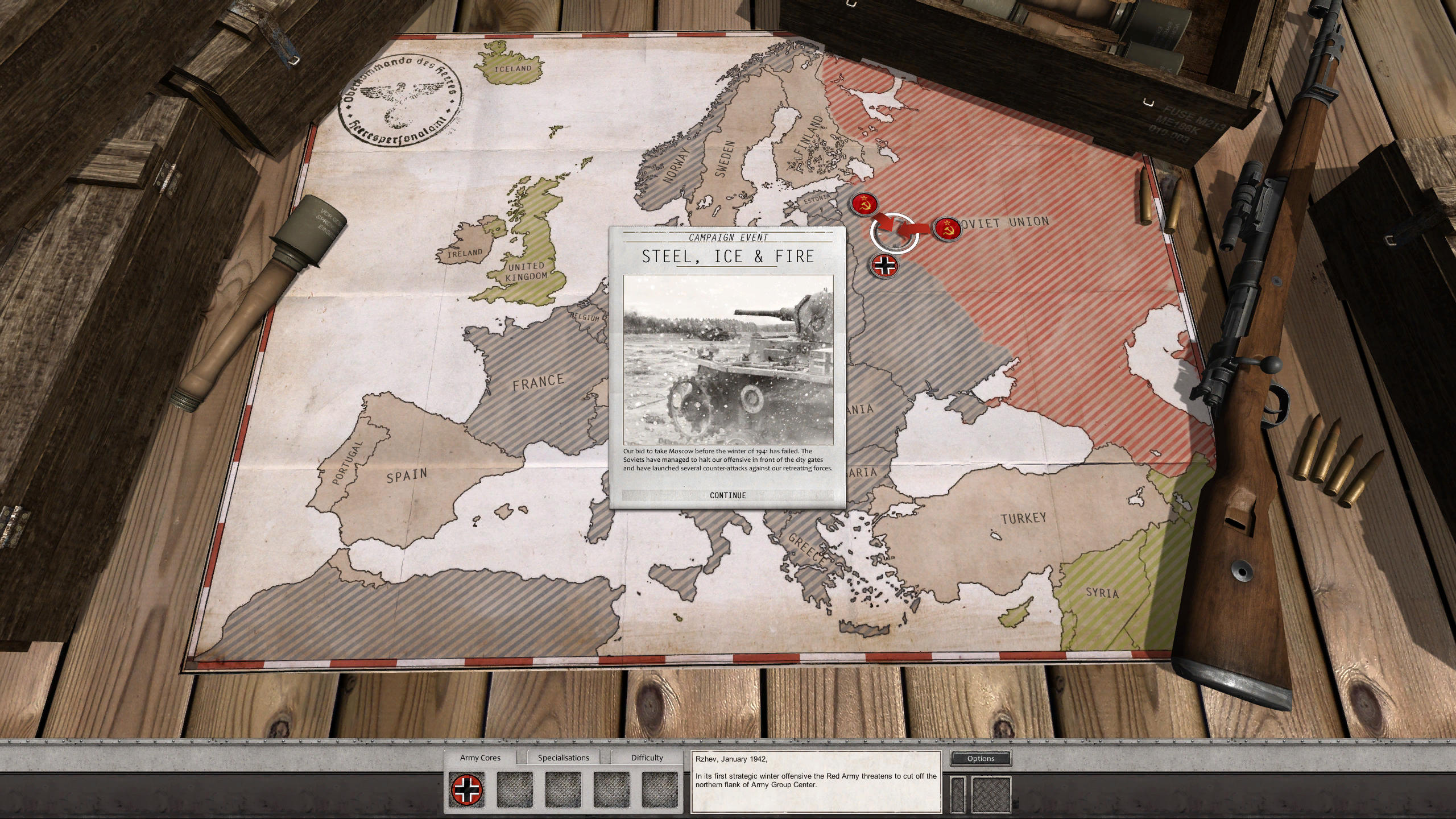Select the highlighted Rzhev scenario circle
Viewport: 1456px width, 819px height.
(895, 231)
